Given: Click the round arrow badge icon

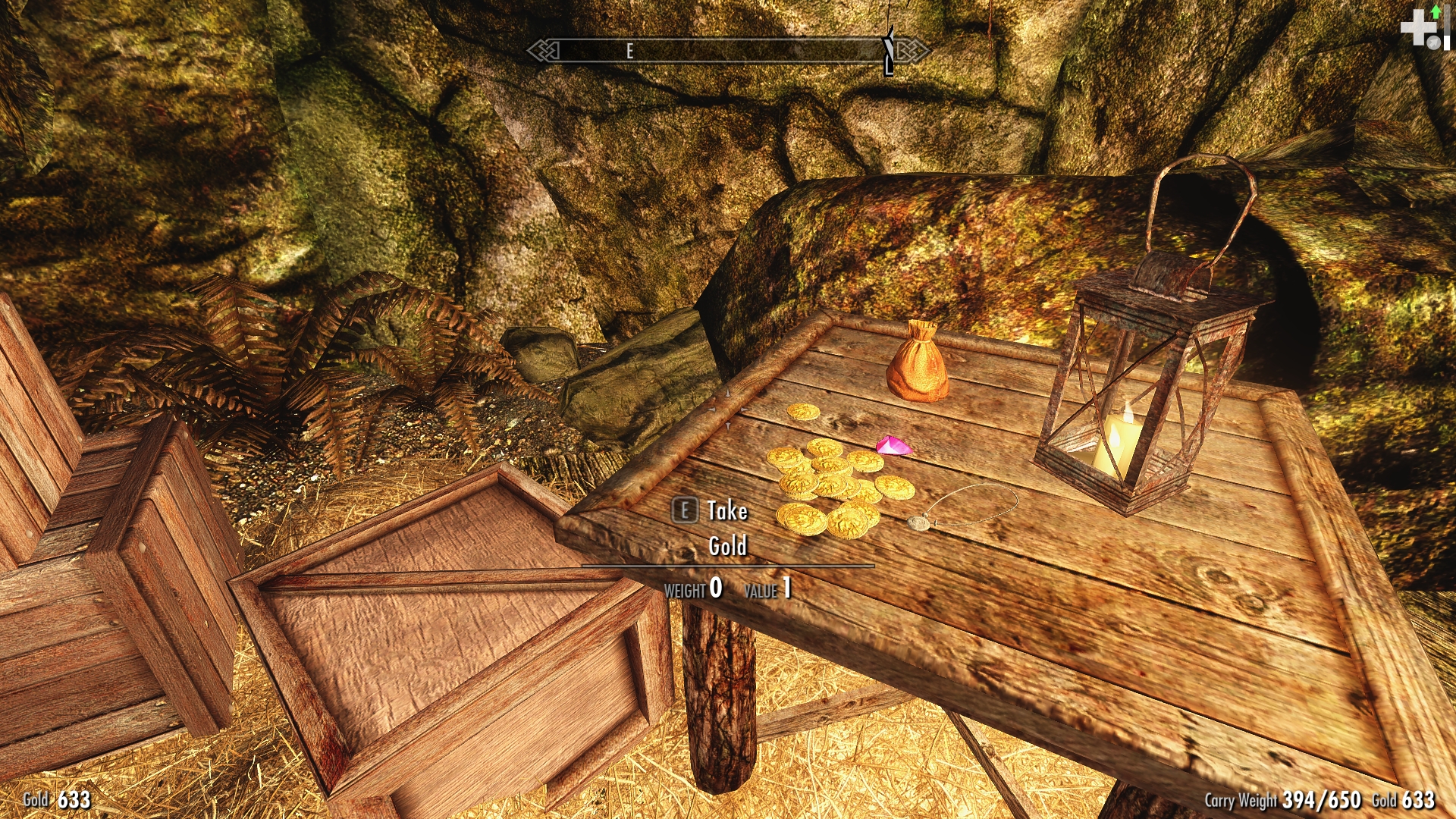Looking at the screenshot, I should pyautogui.click(x=1433, y=43).
